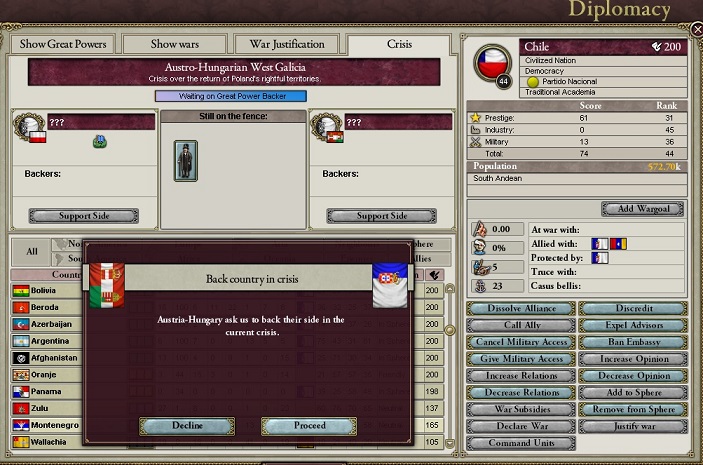Proceed with backing Austria-Hungary
Screen dimensions: 703x465
click(x=309, y=426)
